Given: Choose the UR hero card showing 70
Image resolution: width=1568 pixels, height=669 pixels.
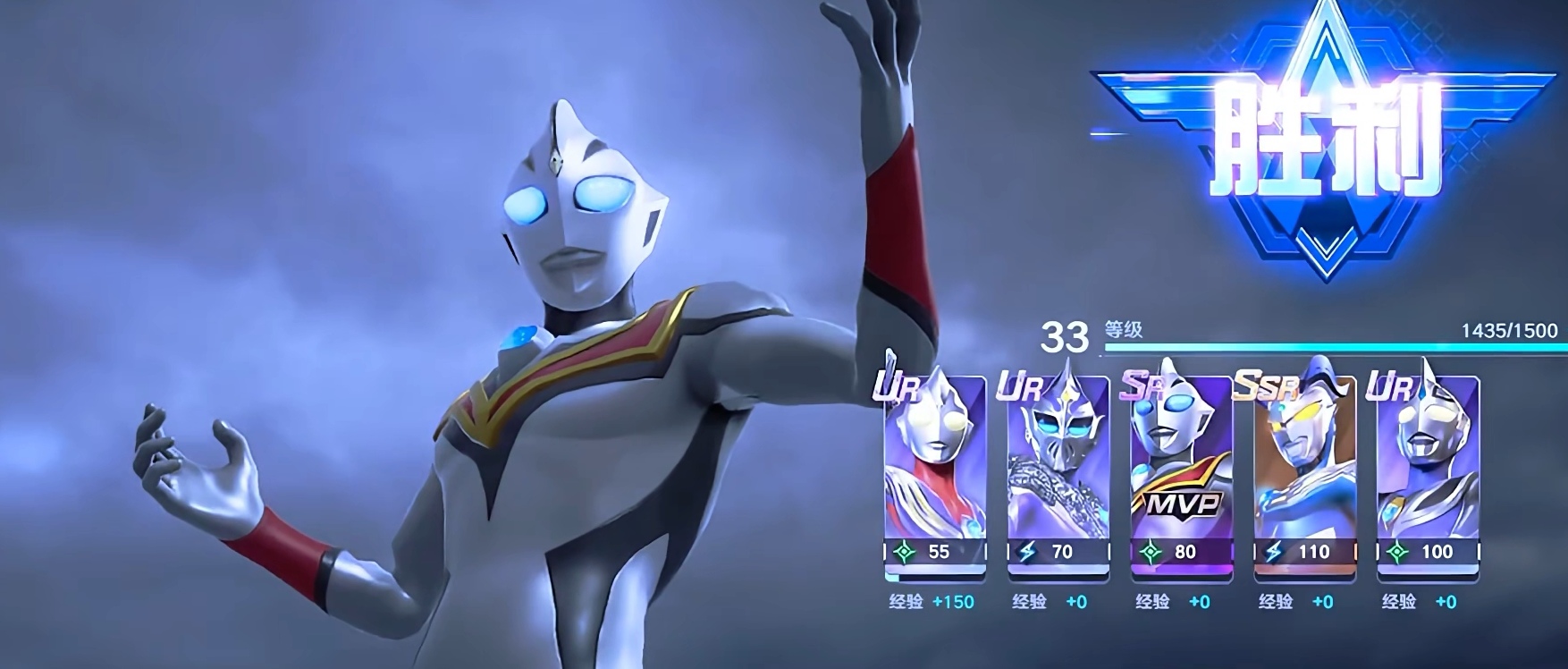Looking at the screenshot, I should click(x=1058, y=474).
